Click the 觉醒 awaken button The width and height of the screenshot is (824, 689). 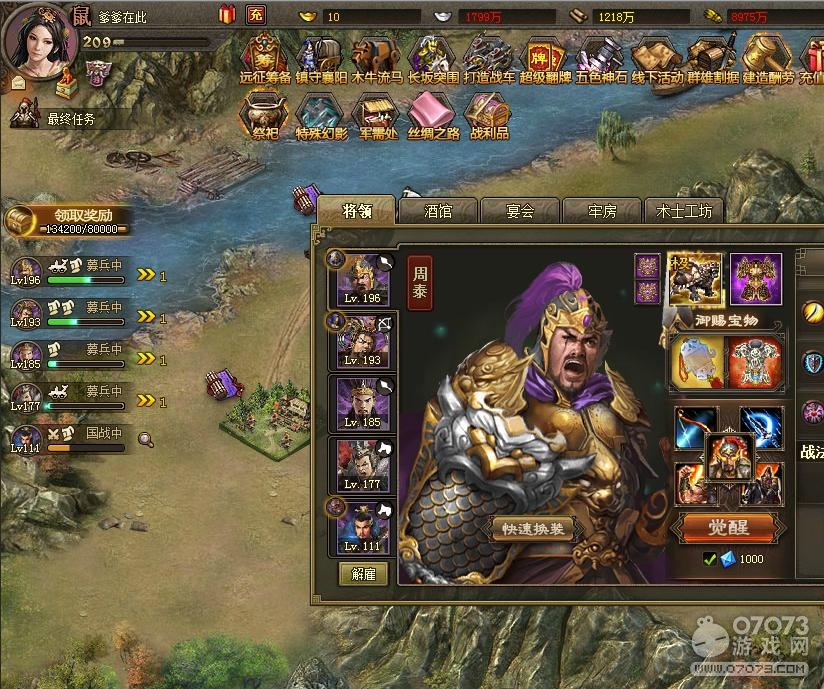click(727, 527)
